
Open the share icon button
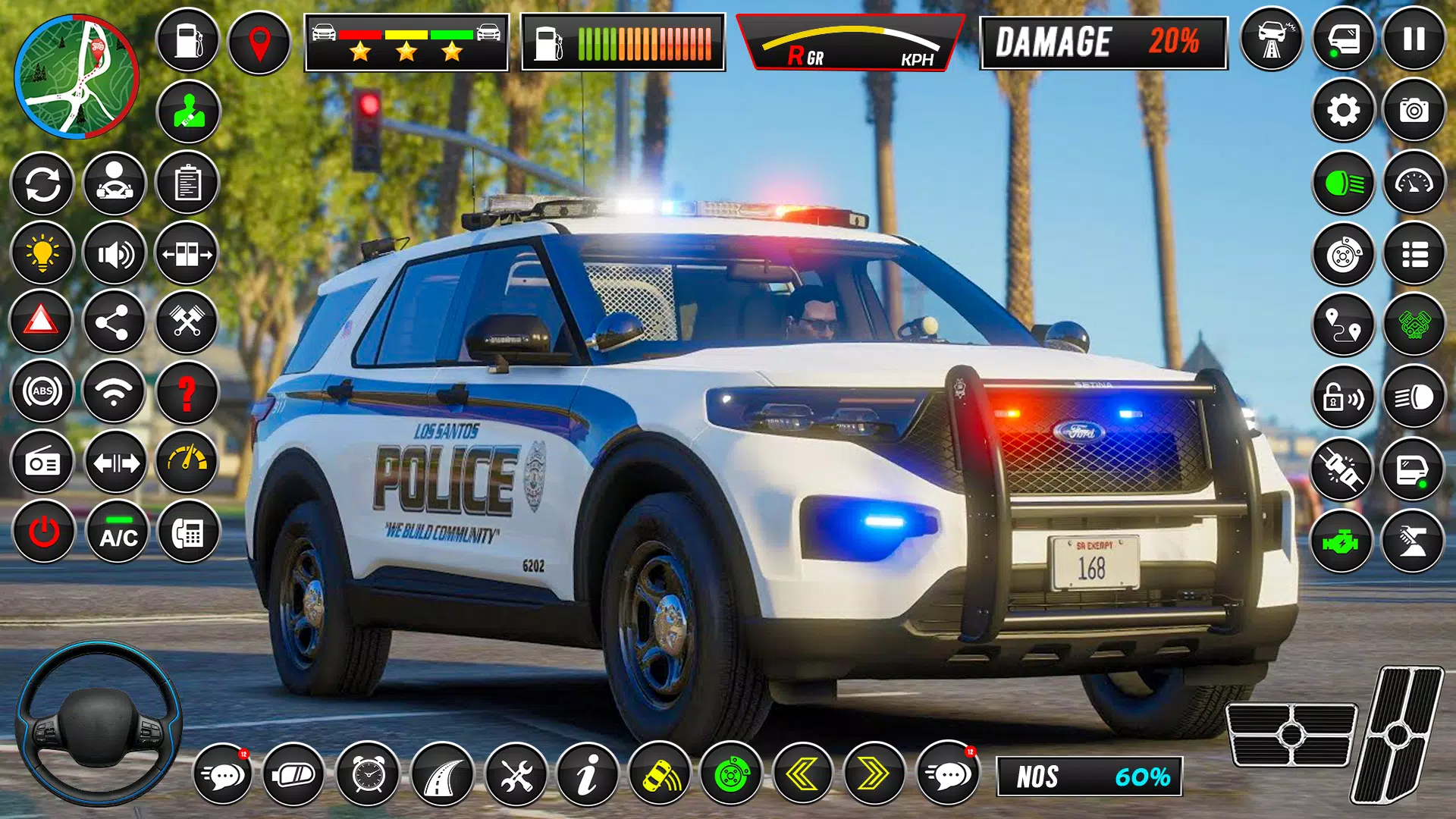114,323
